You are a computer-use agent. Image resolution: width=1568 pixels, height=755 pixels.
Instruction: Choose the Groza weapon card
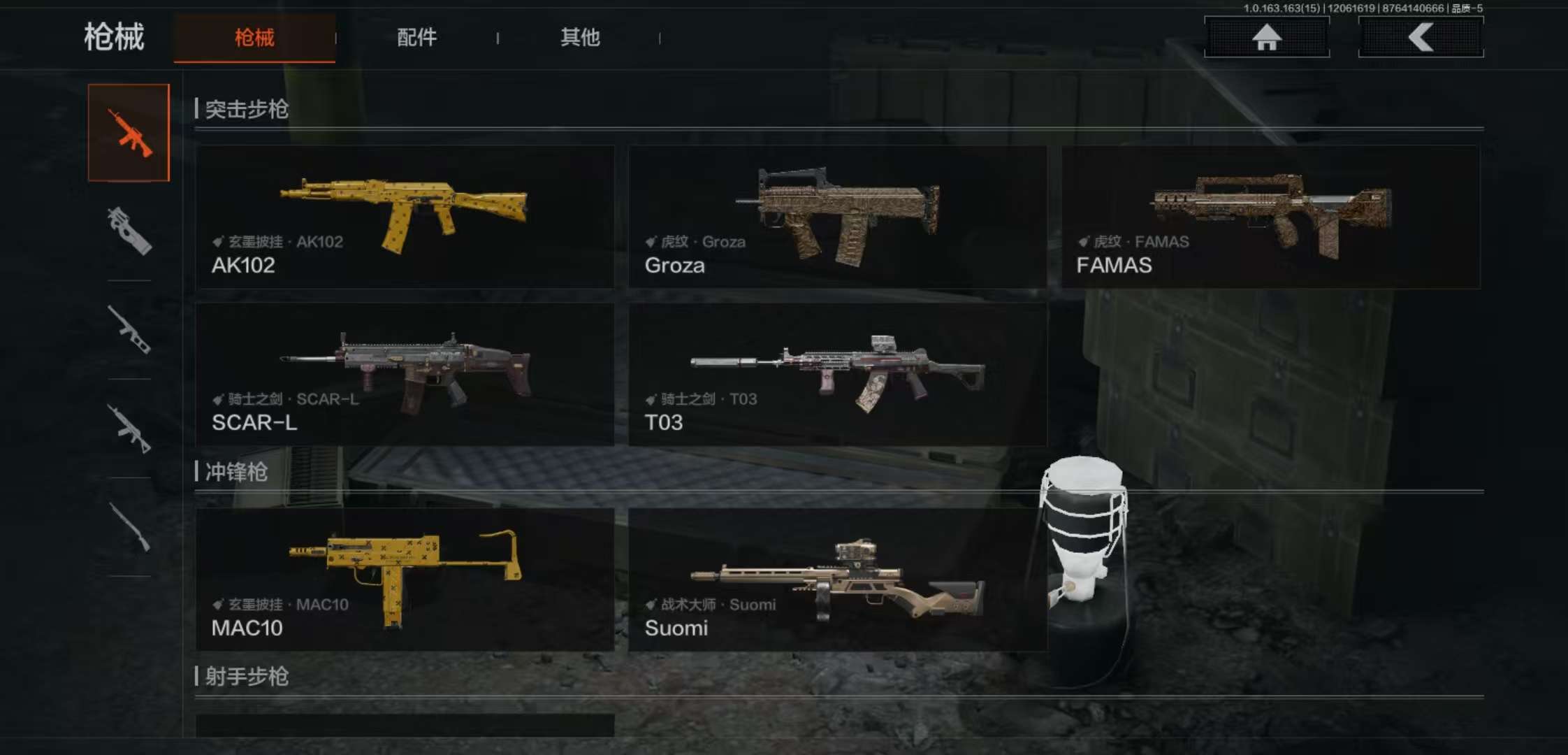837,217
